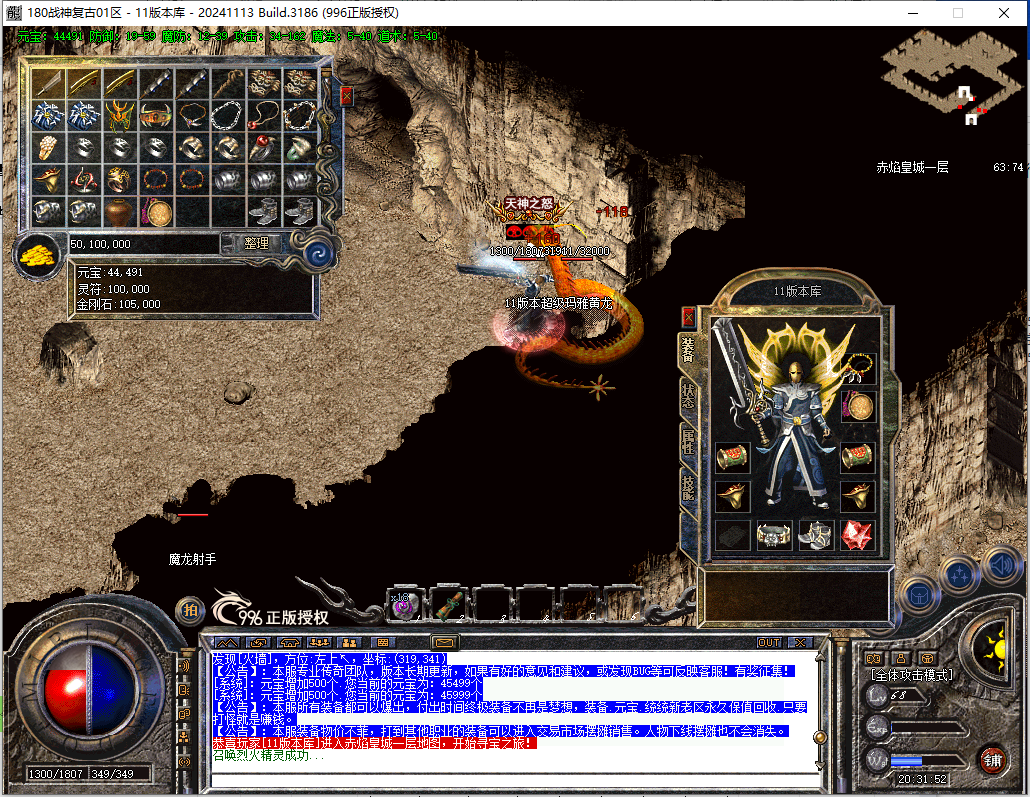The height and width of the screenshot is (797, 1030).
Task: Click the 拍 auction round button
Action: pyautogui.click(x=189, y=609)
